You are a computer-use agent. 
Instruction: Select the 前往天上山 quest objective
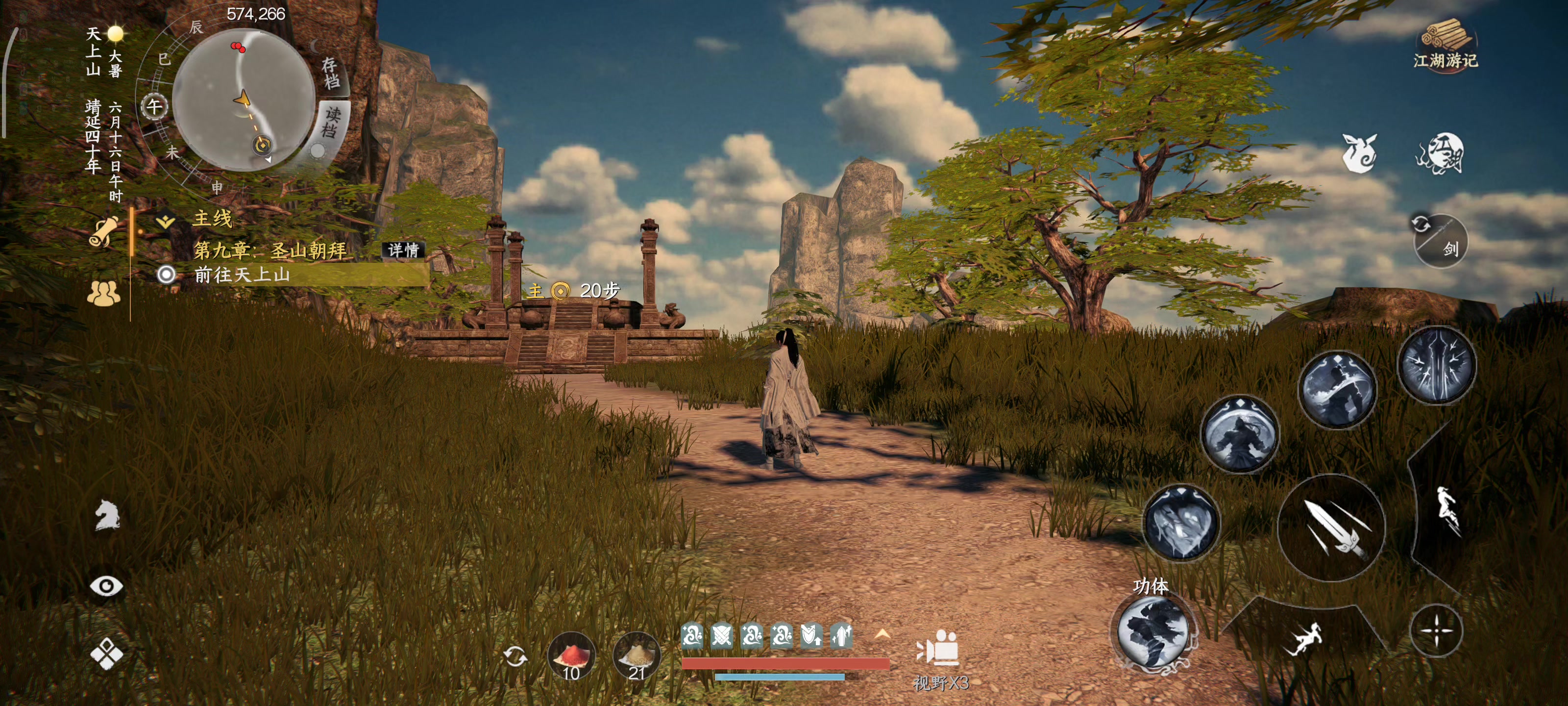point(242,275)
